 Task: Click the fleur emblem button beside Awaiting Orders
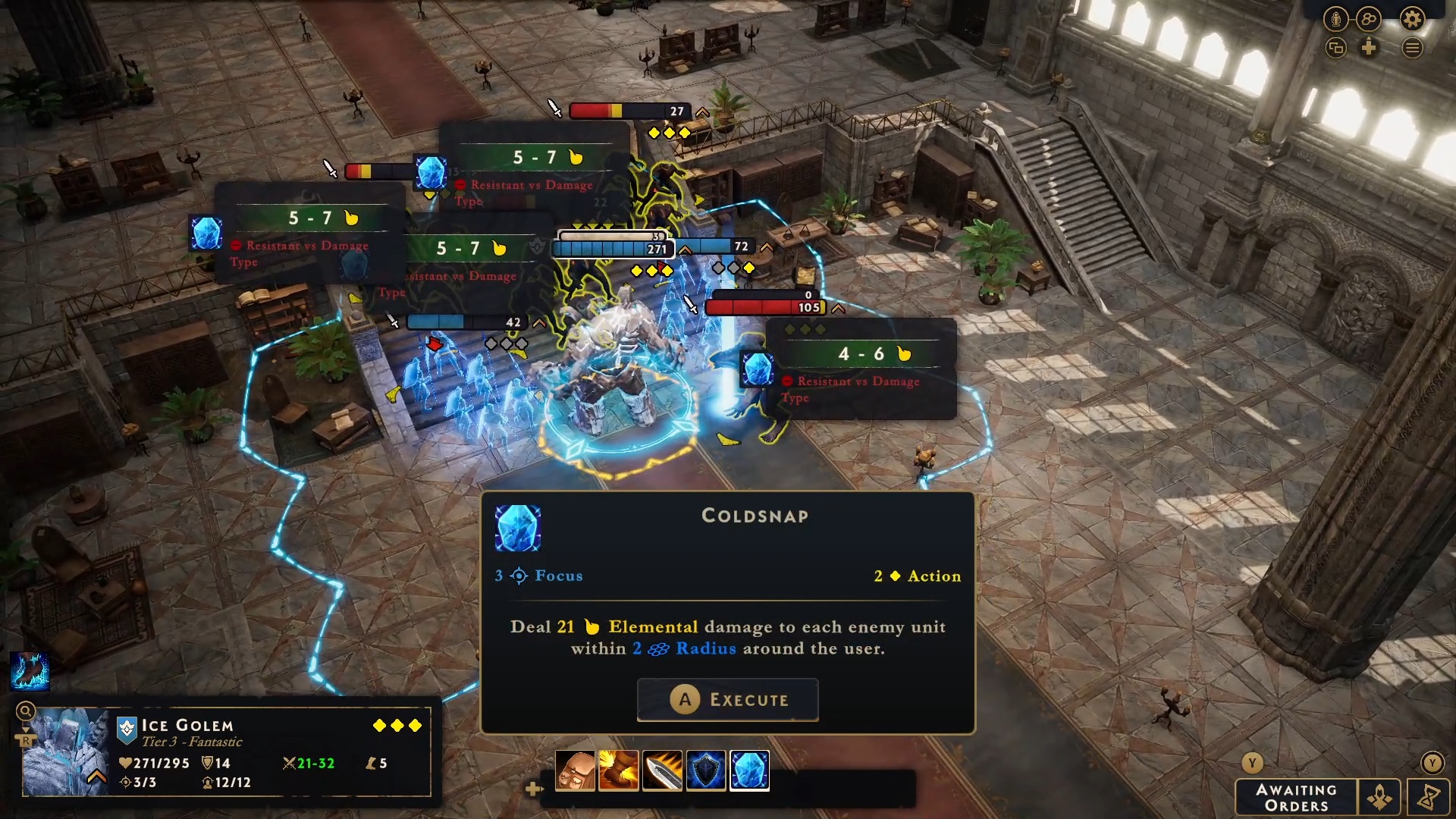coord(1379,798)
